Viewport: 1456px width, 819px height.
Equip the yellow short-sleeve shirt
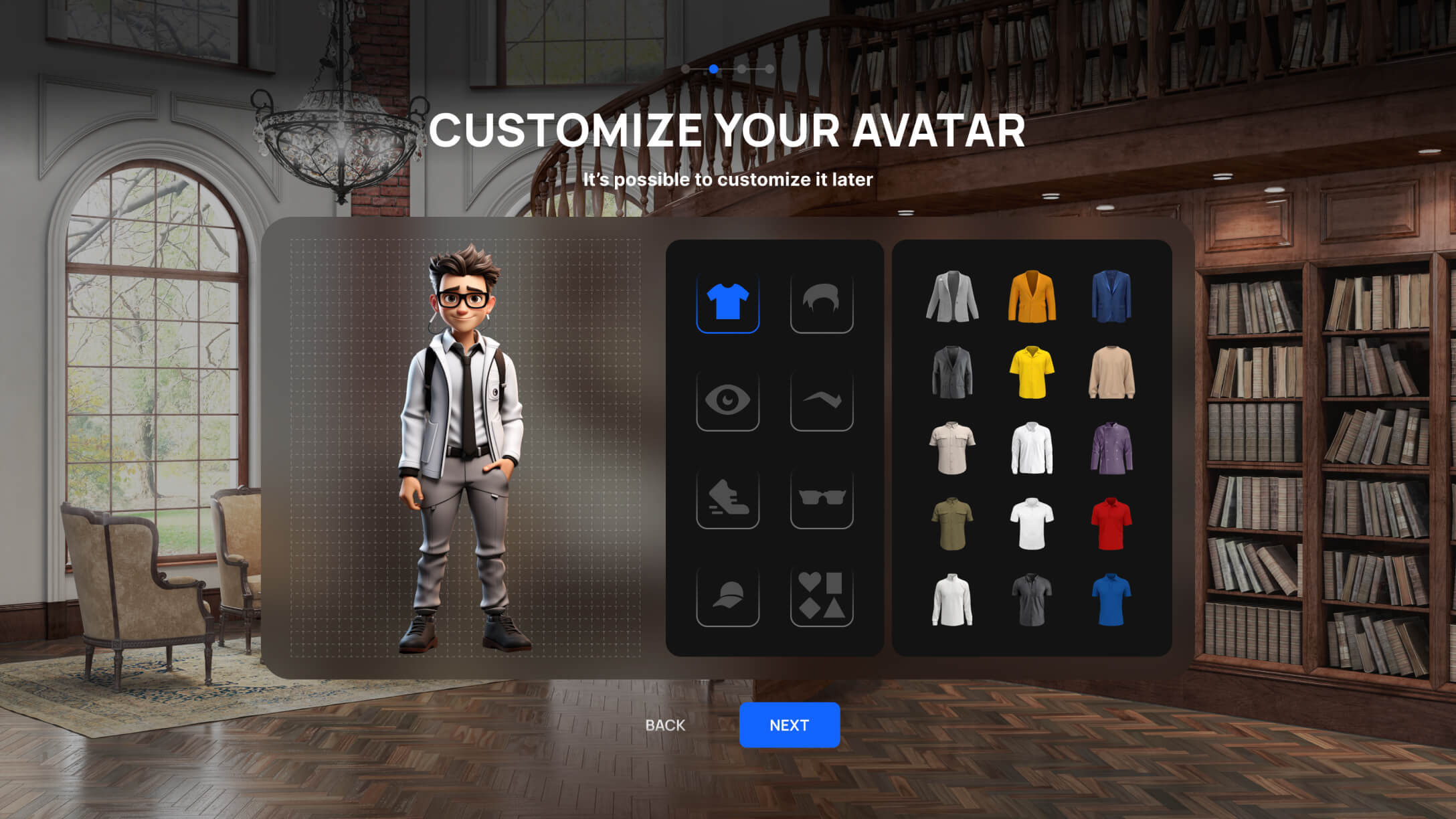[1031, 373]
